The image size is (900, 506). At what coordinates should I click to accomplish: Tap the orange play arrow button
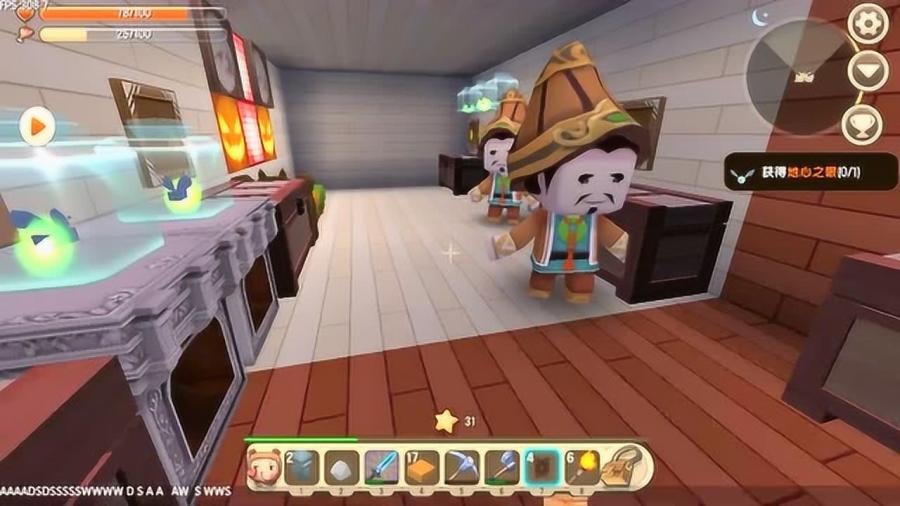(x=37, y=127)
